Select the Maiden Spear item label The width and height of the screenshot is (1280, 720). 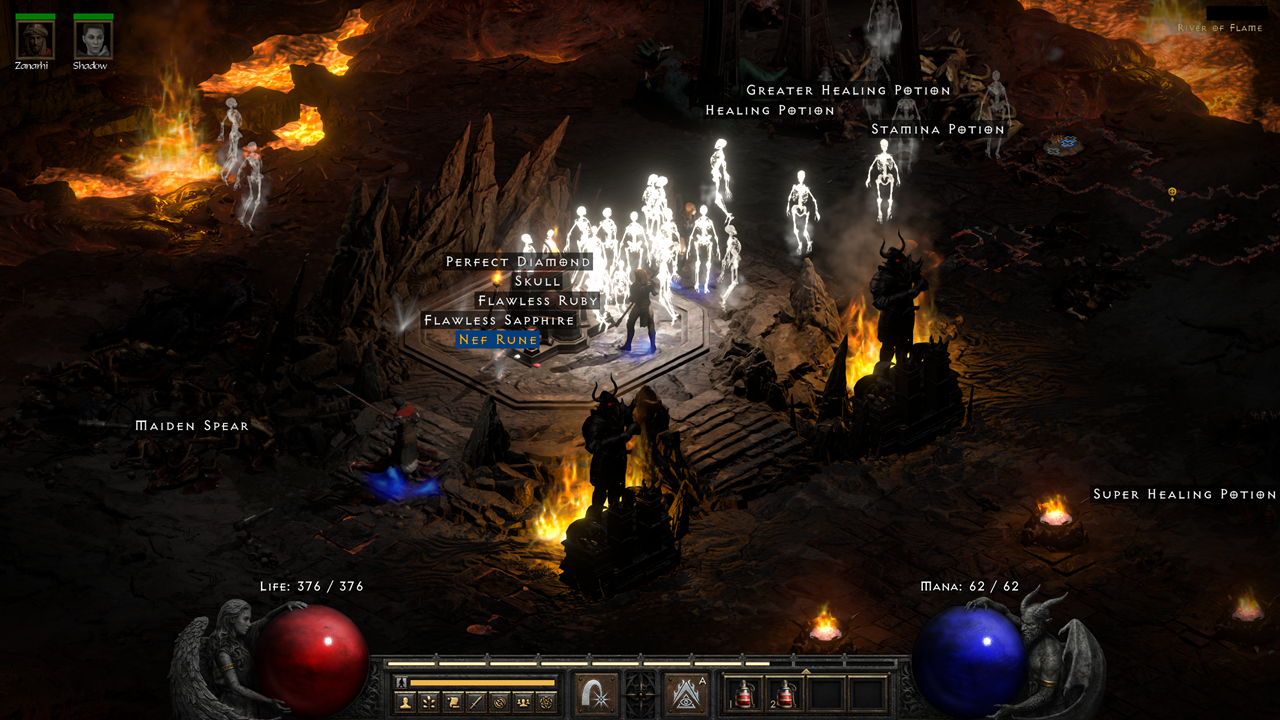point(192,426)
